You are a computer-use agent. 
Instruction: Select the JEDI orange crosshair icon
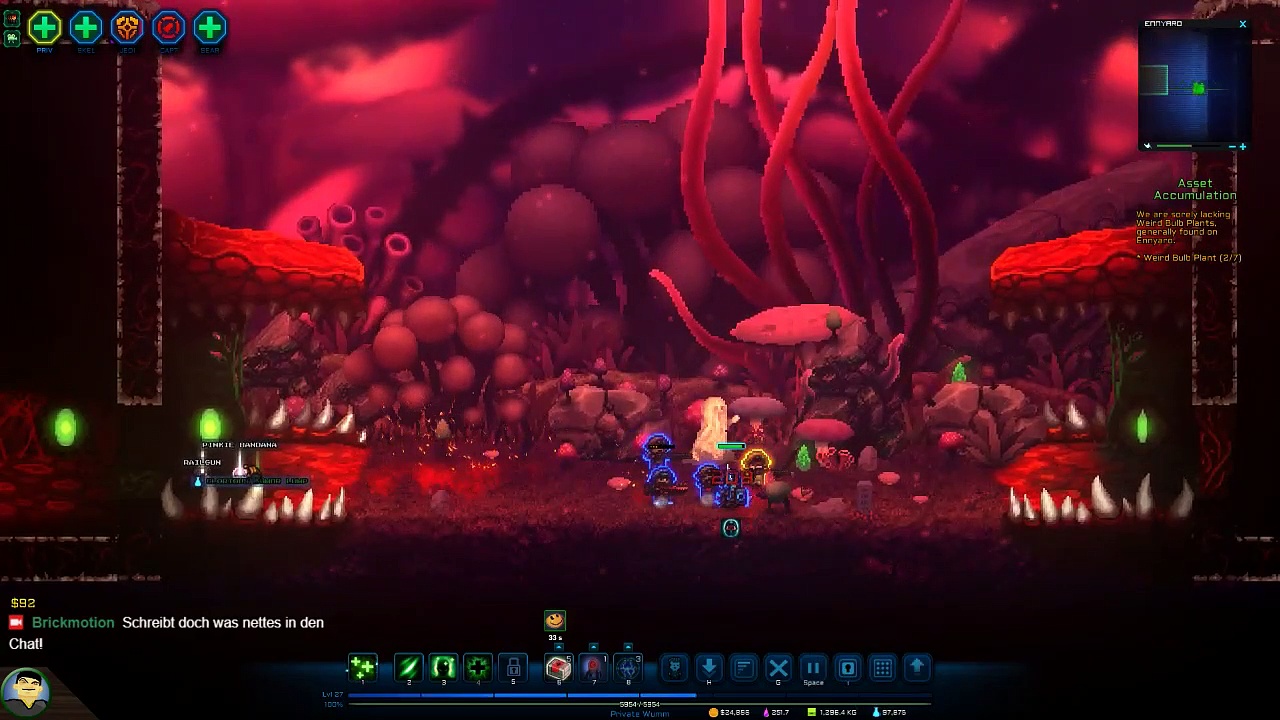127,27
